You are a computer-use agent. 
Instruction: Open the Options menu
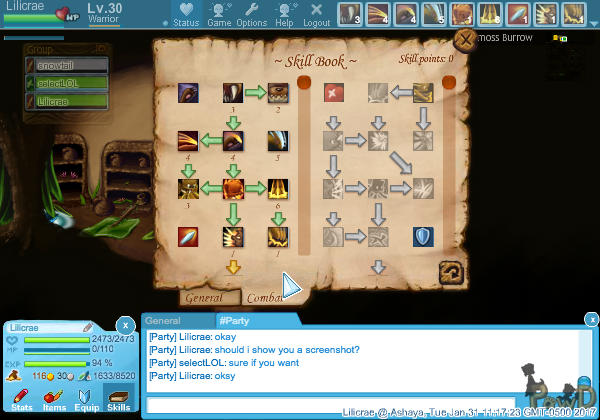251,14
